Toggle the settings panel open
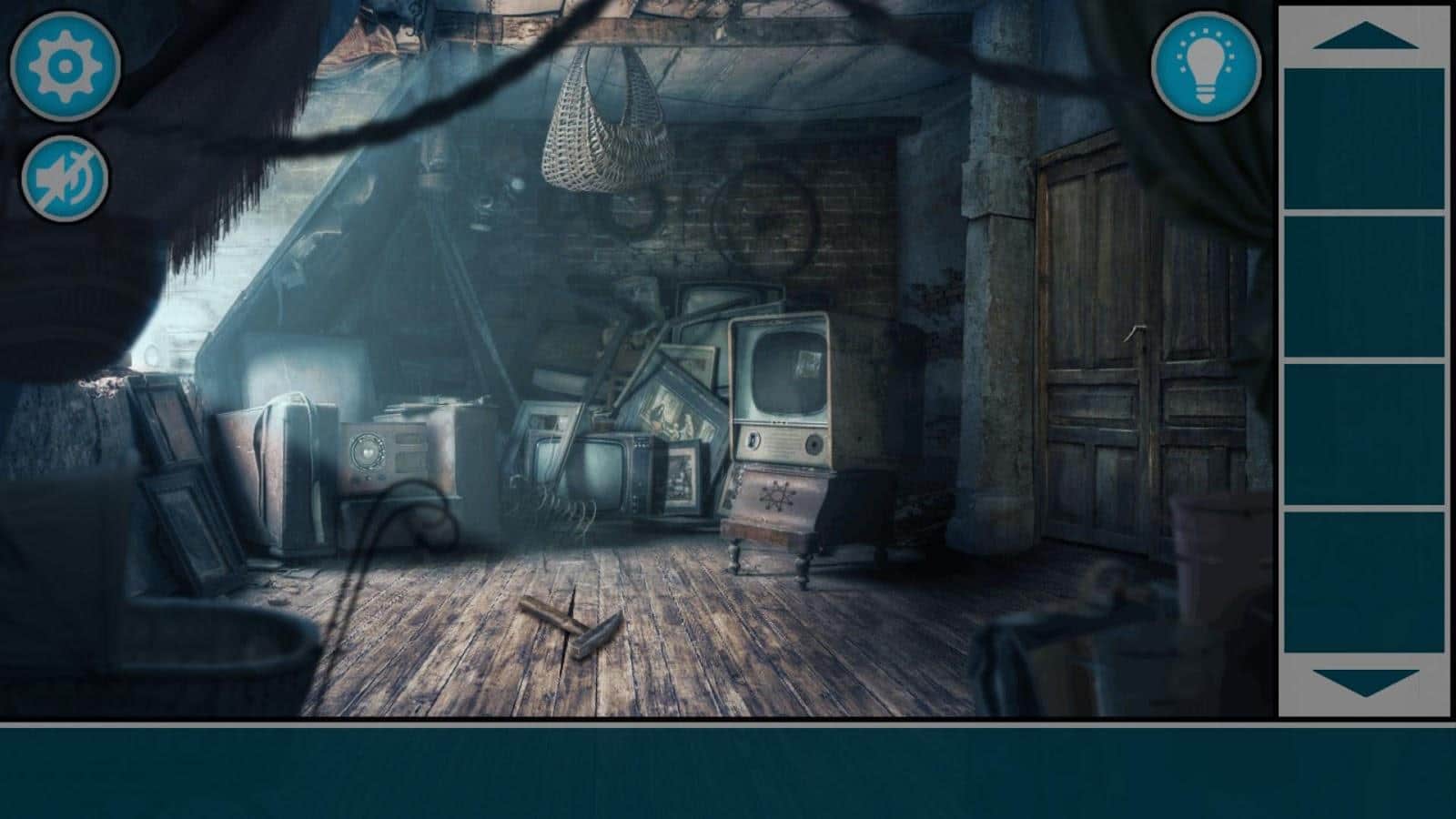Image resolution: width=1456 pixels, height=819 pixels. tap(64, 66)
